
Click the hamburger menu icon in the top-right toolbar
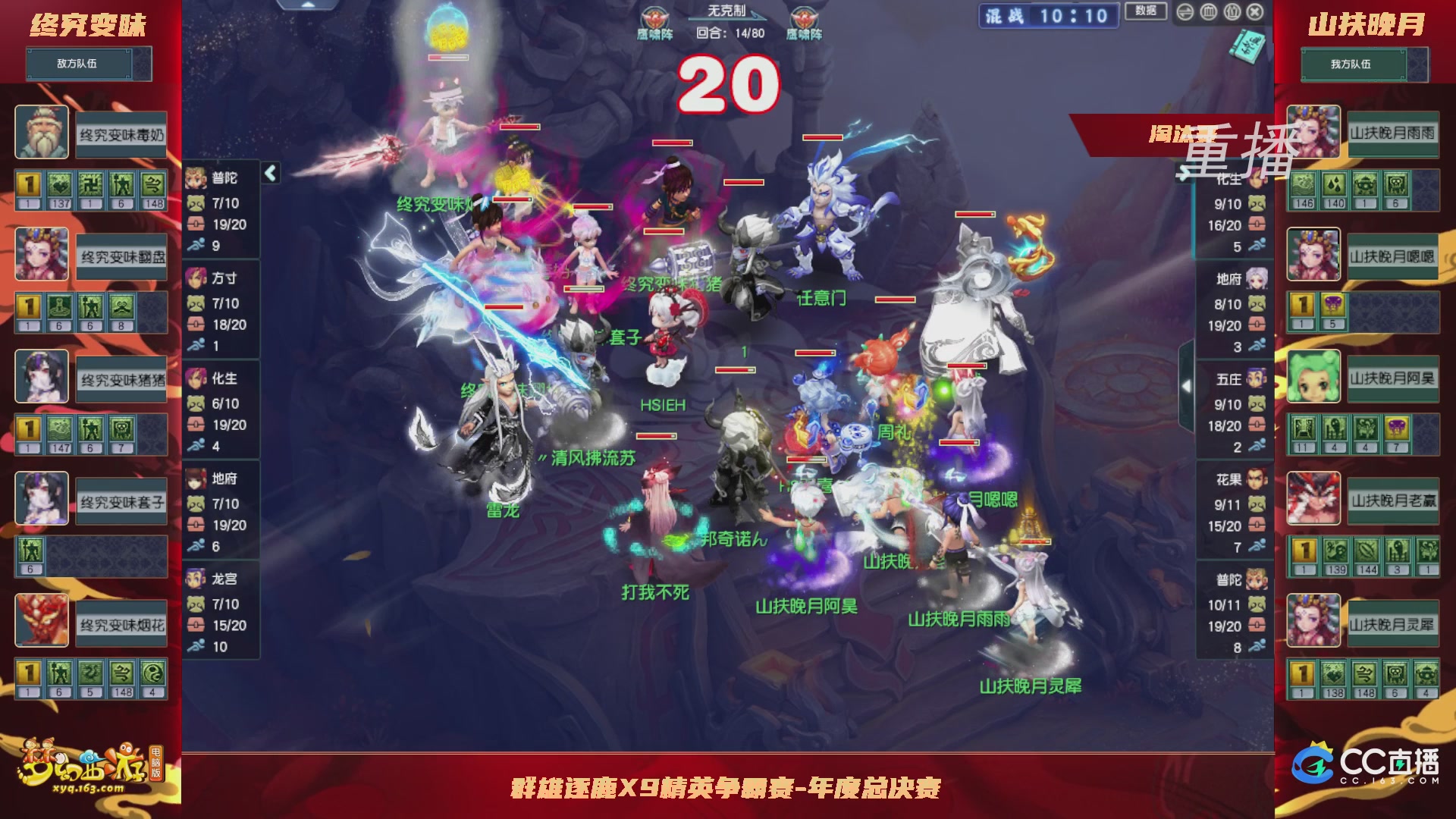click(1185, 12)
